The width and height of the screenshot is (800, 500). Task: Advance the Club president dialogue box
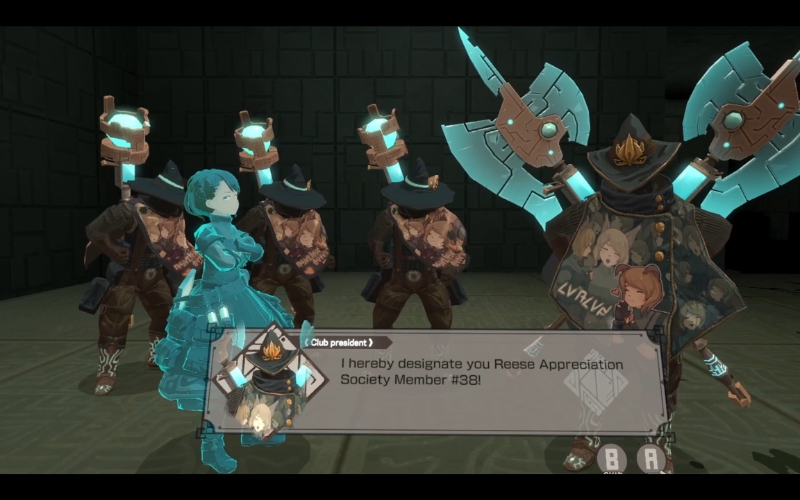[652, 459]
